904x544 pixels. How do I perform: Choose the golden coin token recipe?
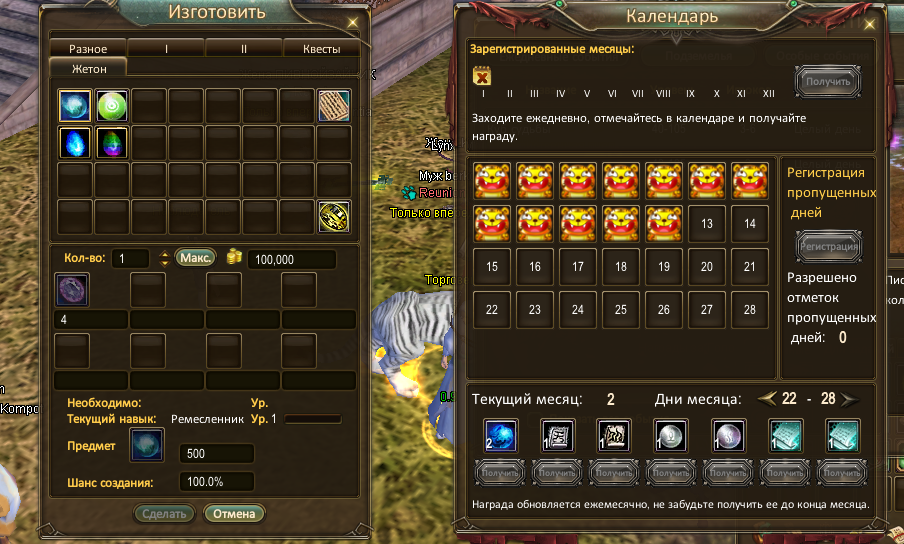coord(334,216)
